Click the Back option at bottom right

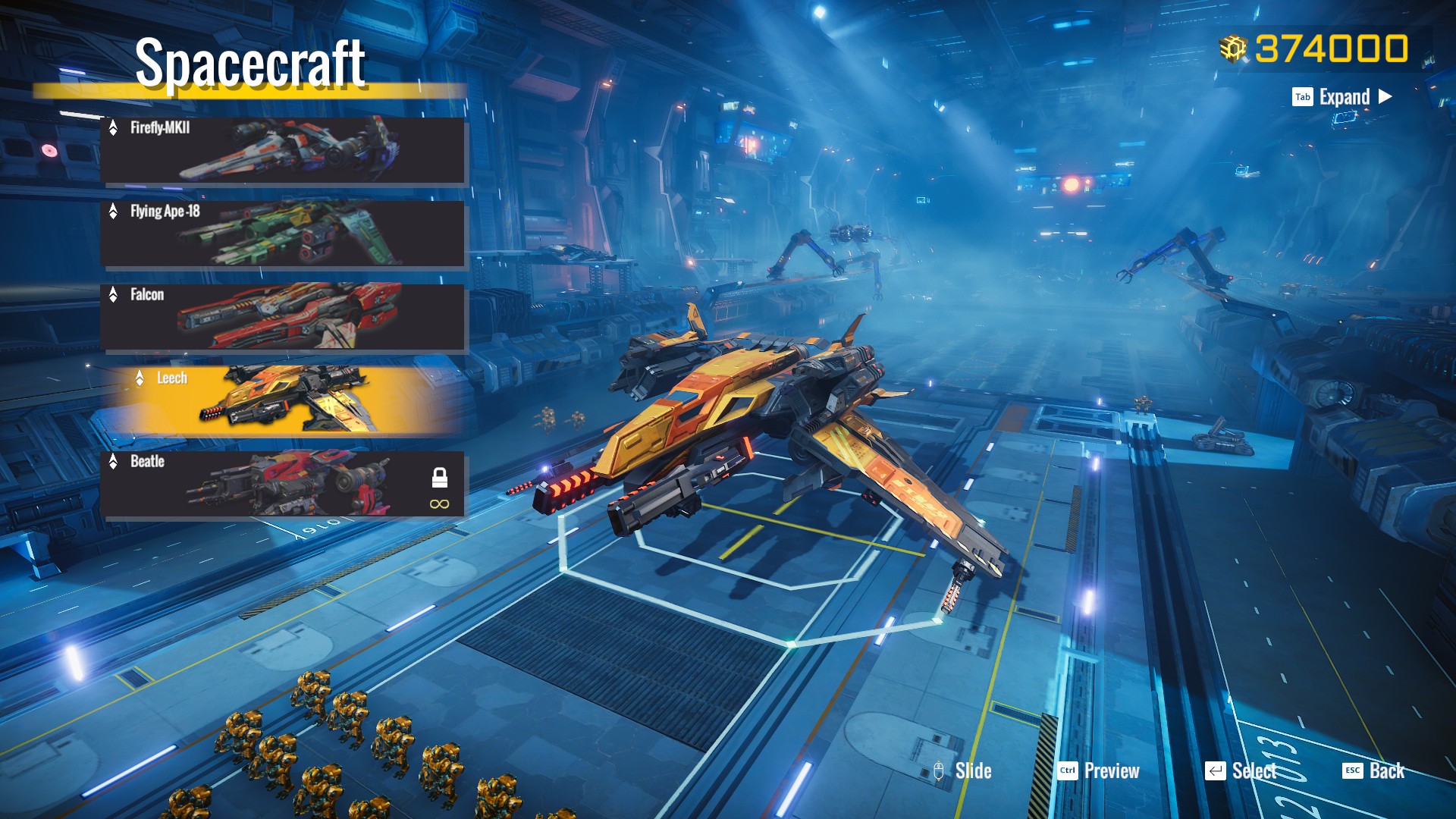pos(1388,771)
